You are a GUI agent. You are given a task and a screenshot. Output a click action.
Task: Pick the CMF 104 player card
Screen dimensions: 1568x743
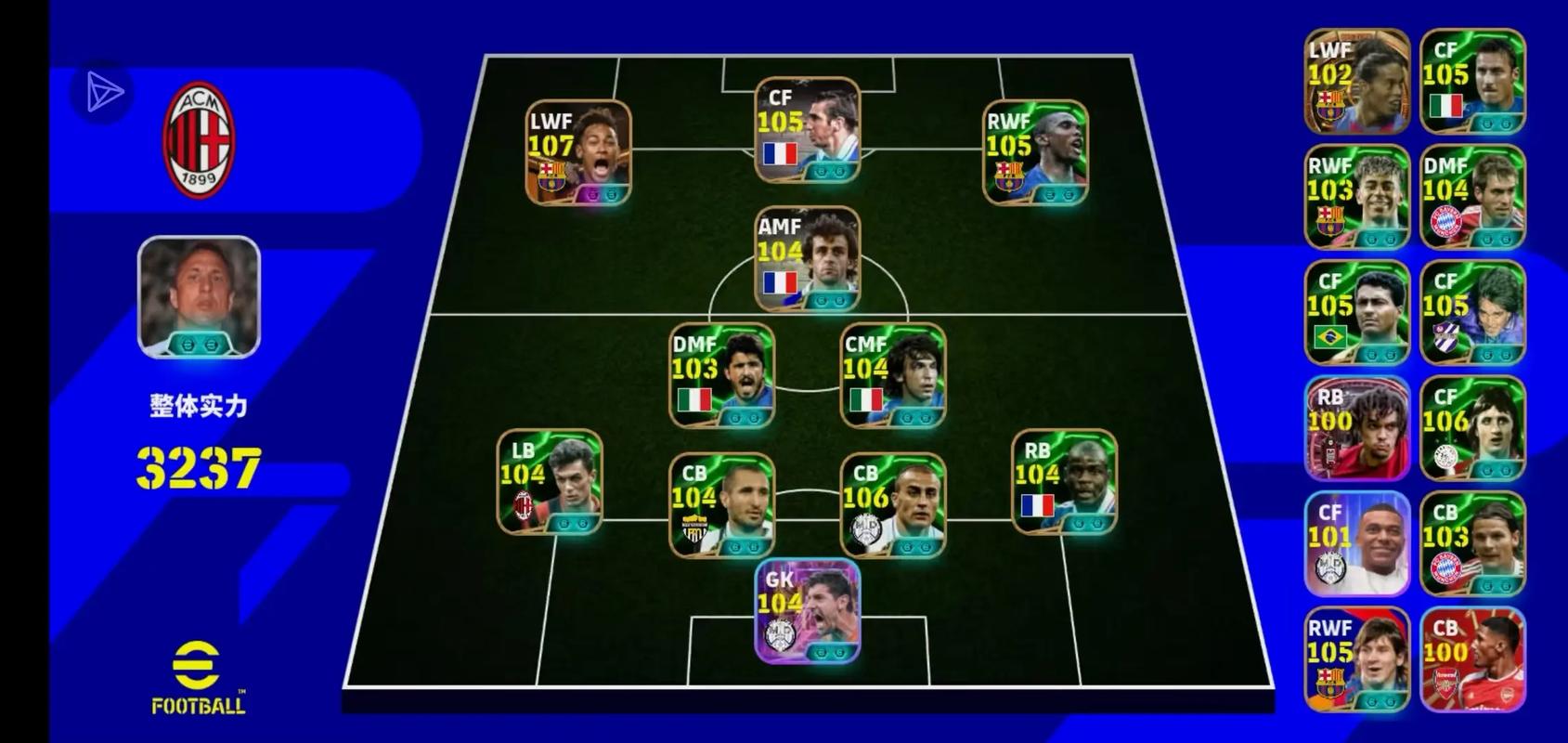(x=892, y=375)
